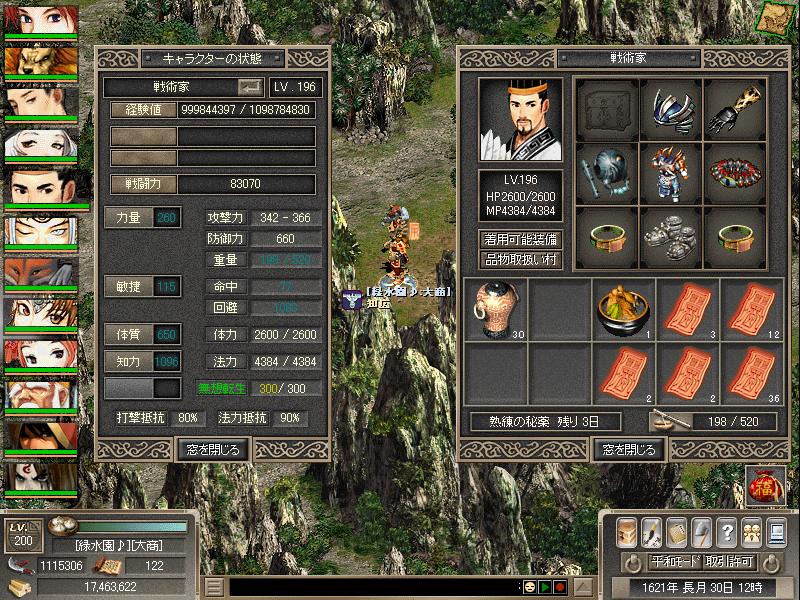Image resolution: width=800 pixels, height=600 pixels.
Task: Click the 品物取扱い村 button
Action: coord(520,260)
